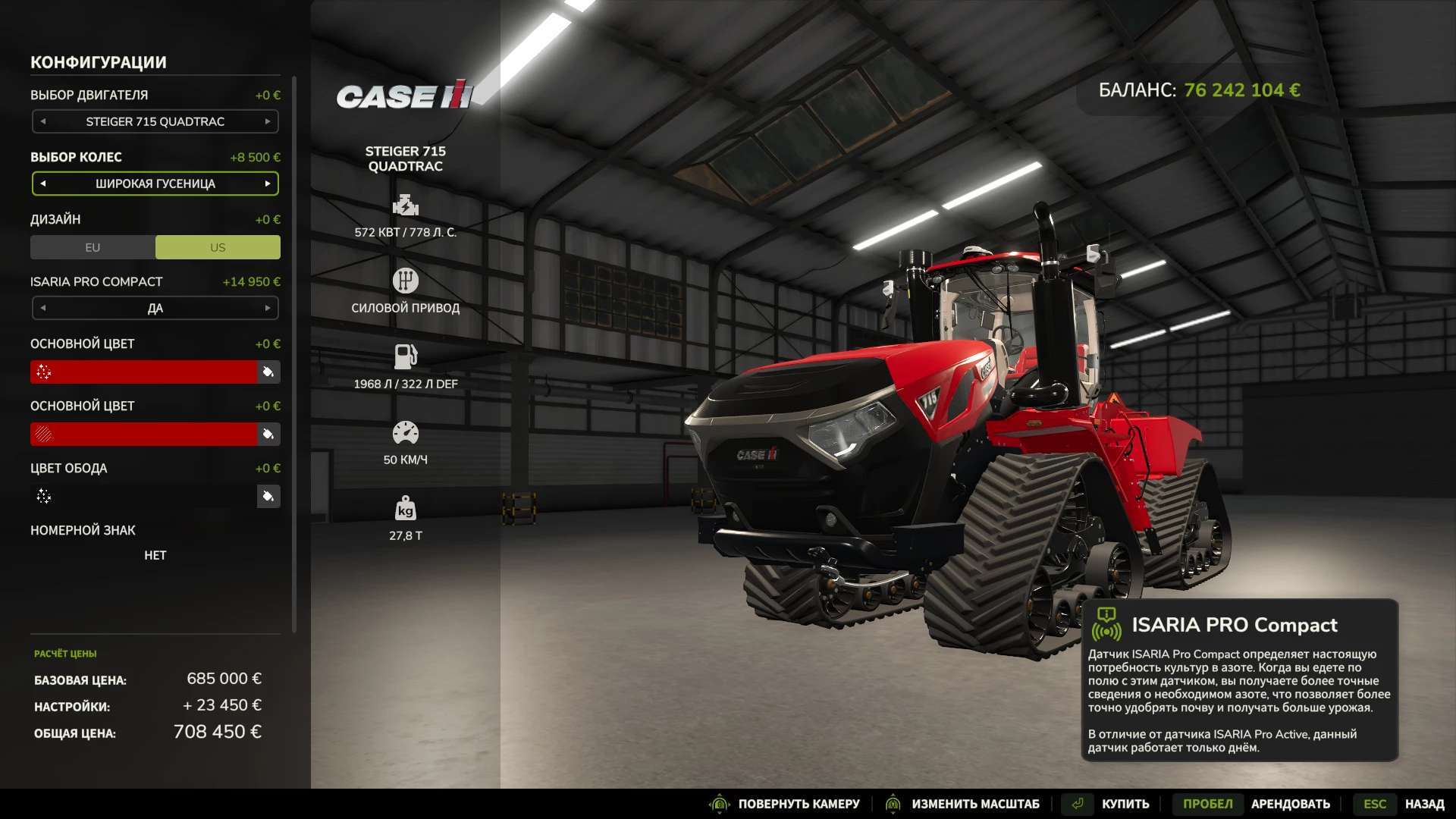Image resolution: width=1456 pixels, height=819 pixels.
Task: Select US design option
Action: click(218, 247)
